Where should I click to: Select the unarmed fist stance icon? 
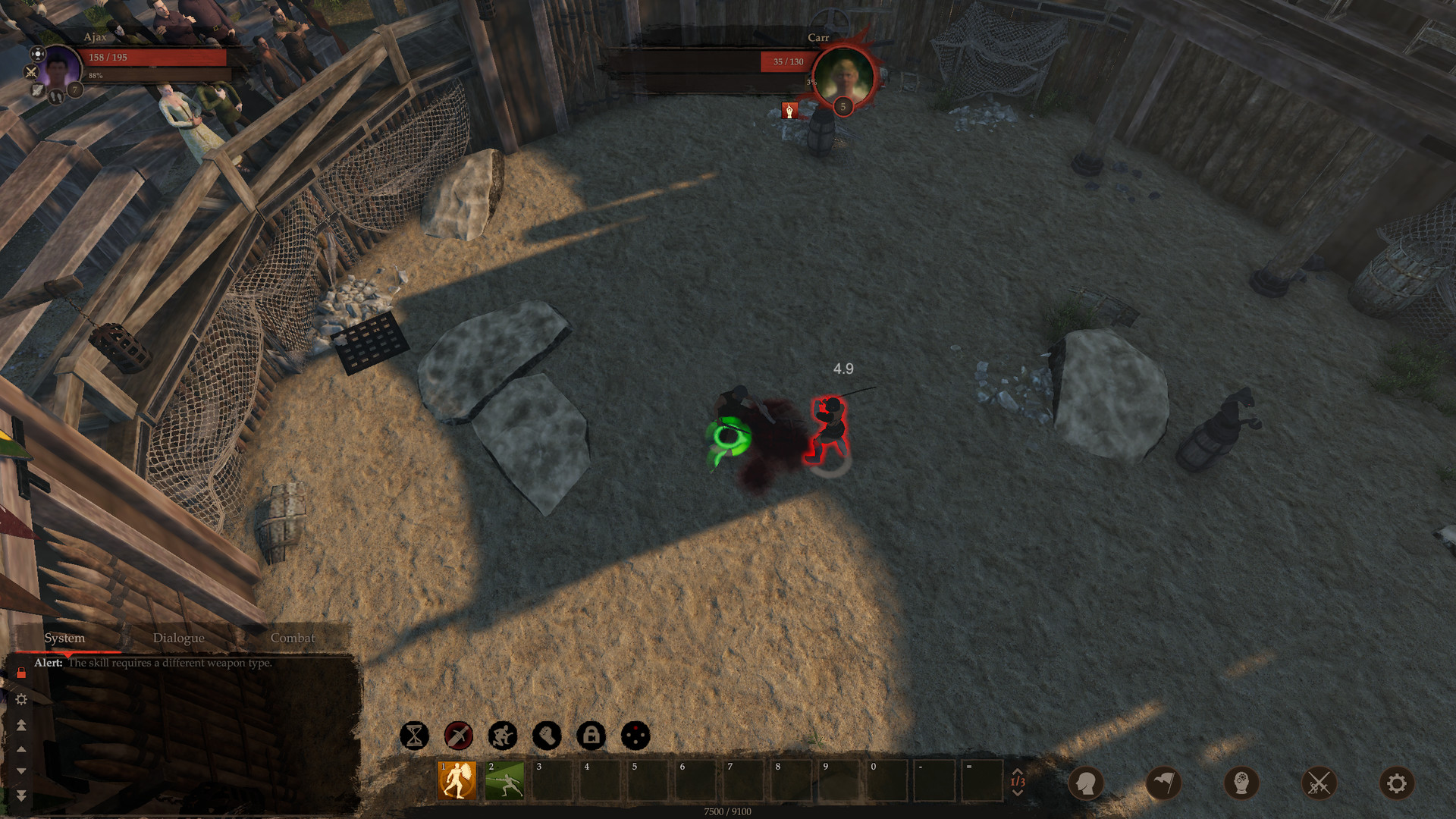pyautogui.click(x=546, y=736)
